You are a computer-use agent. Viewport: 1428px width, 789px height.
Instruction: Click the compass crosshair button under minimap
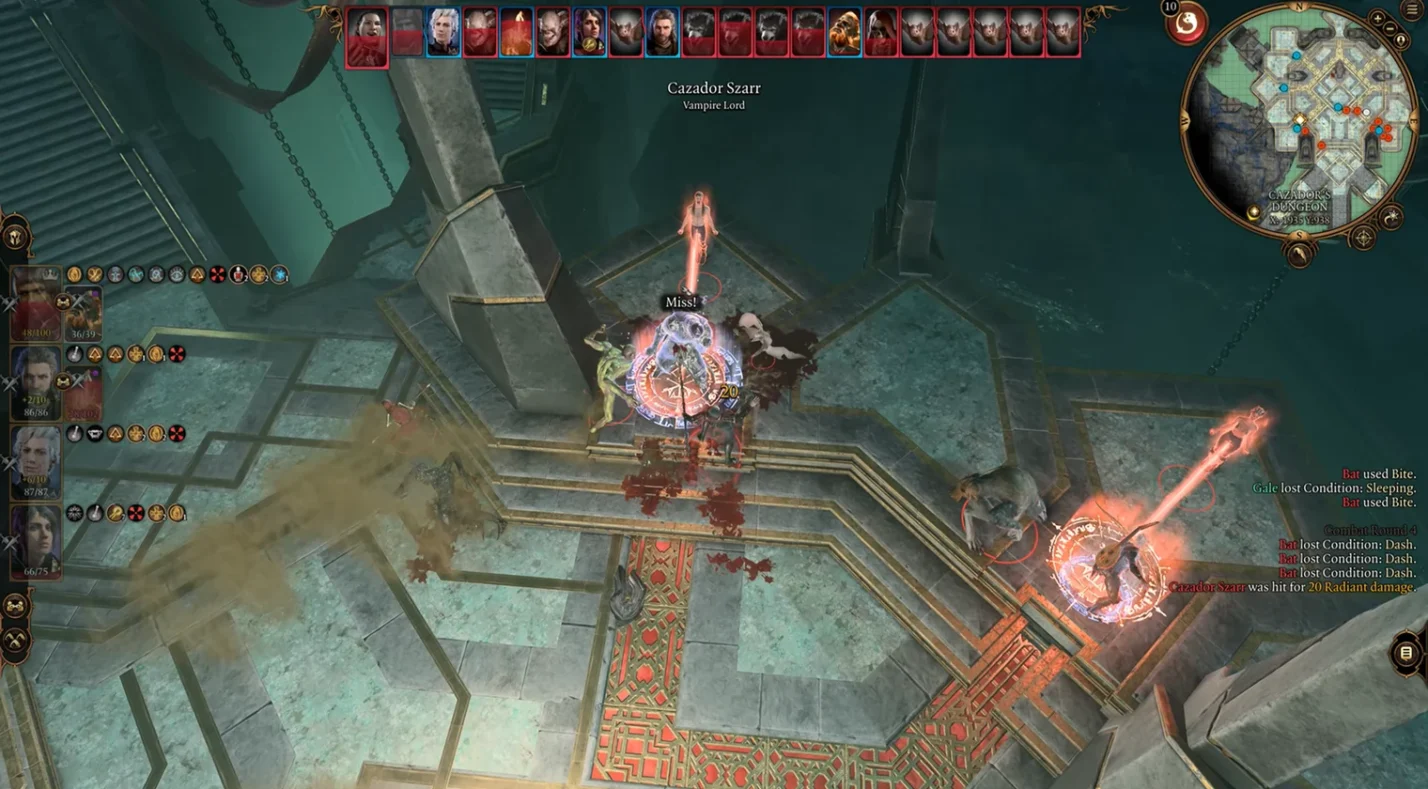[1363, 238]
